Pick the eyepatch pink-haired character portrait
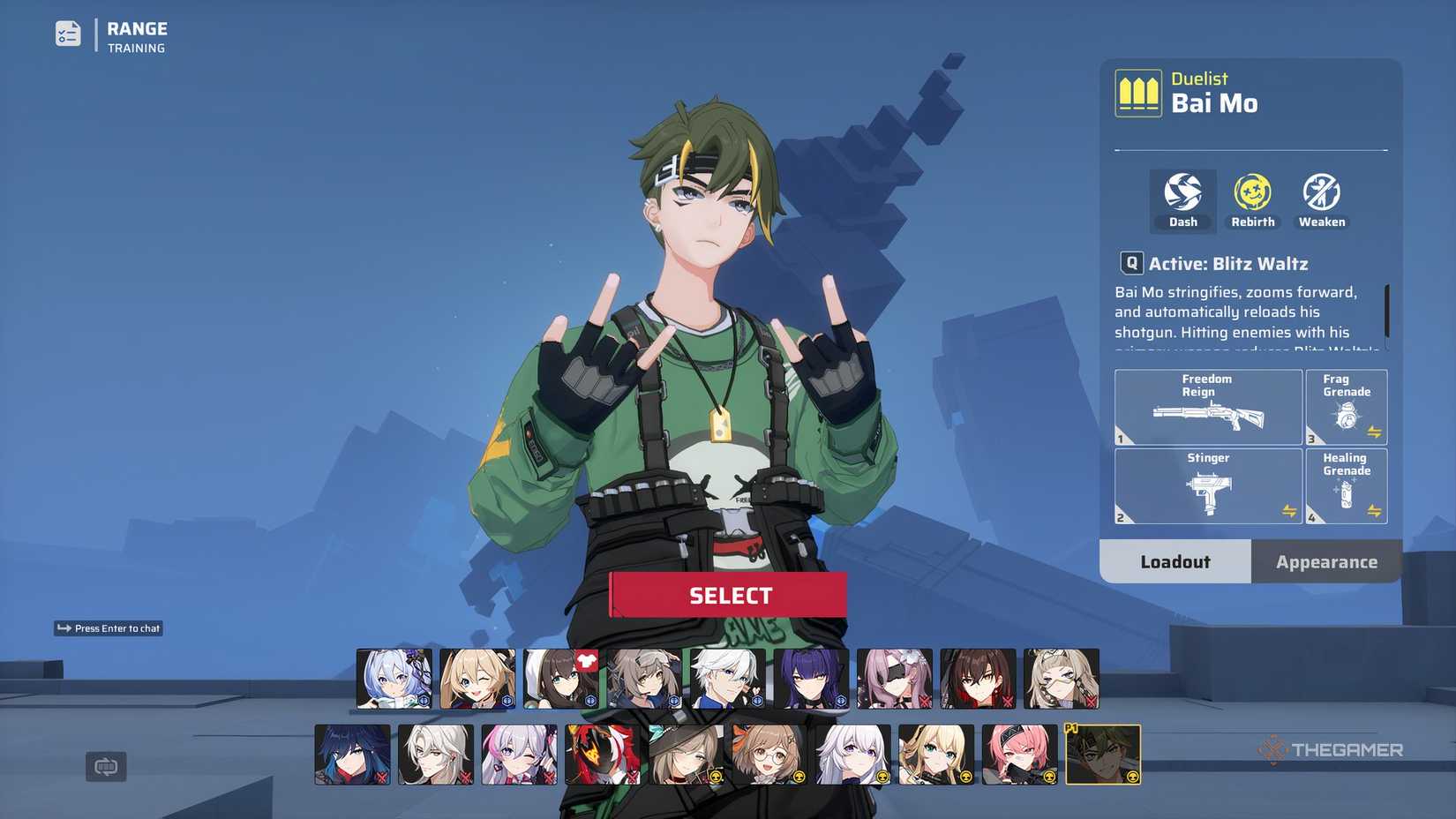The height and width of the screenshot is (819, 1456). tap(894, 679)
